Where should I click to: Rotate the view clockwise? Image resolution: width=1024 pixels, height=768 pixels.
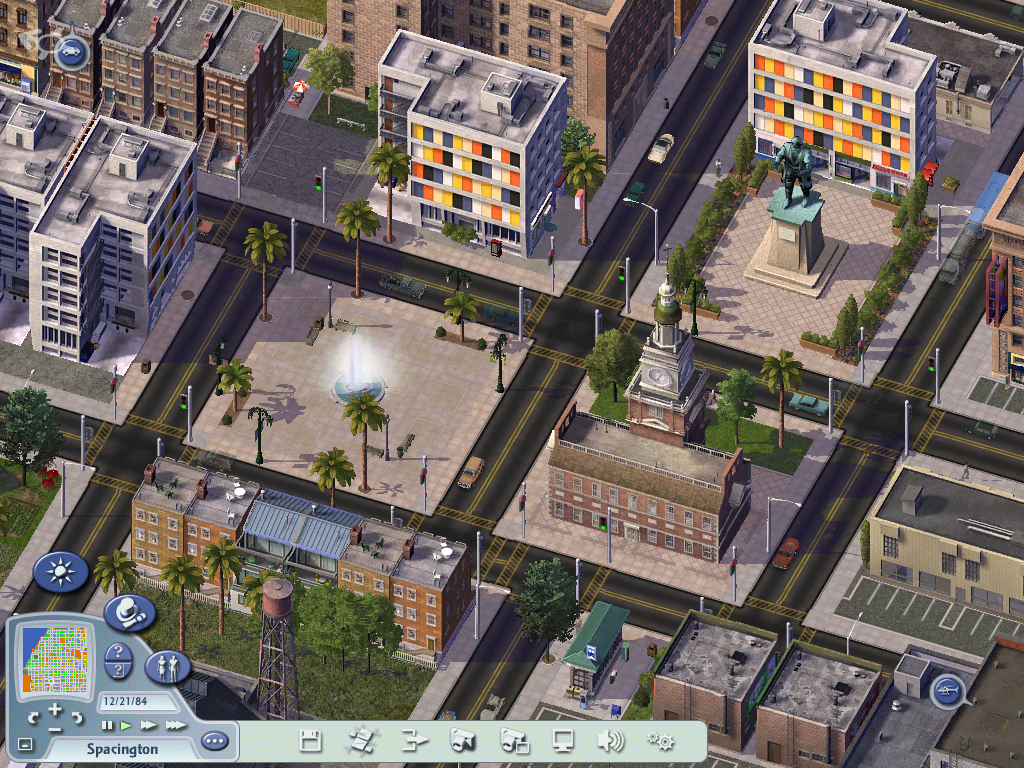(77, 718)
